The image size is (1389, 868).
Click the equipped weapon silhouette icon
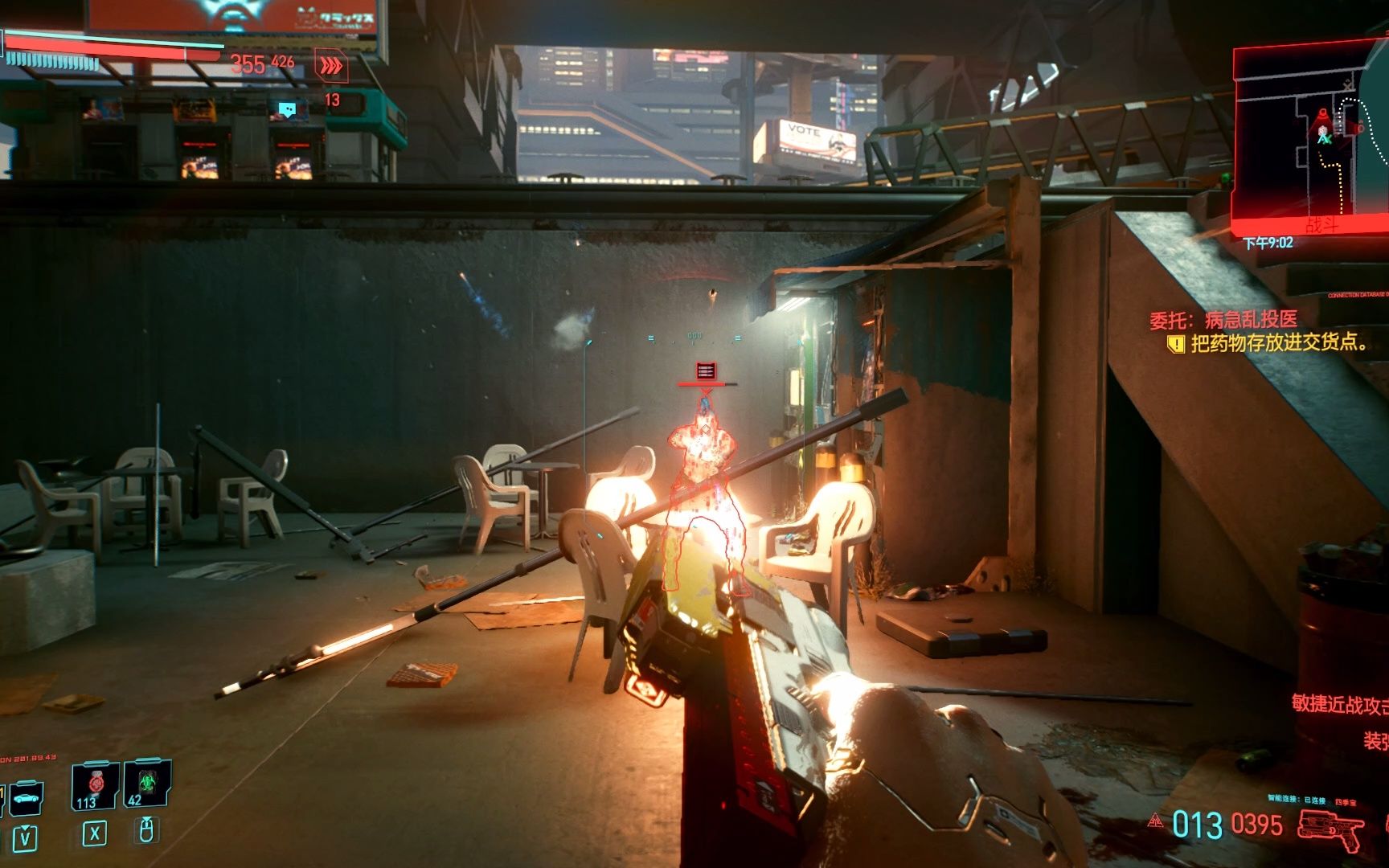(1330, 828)
